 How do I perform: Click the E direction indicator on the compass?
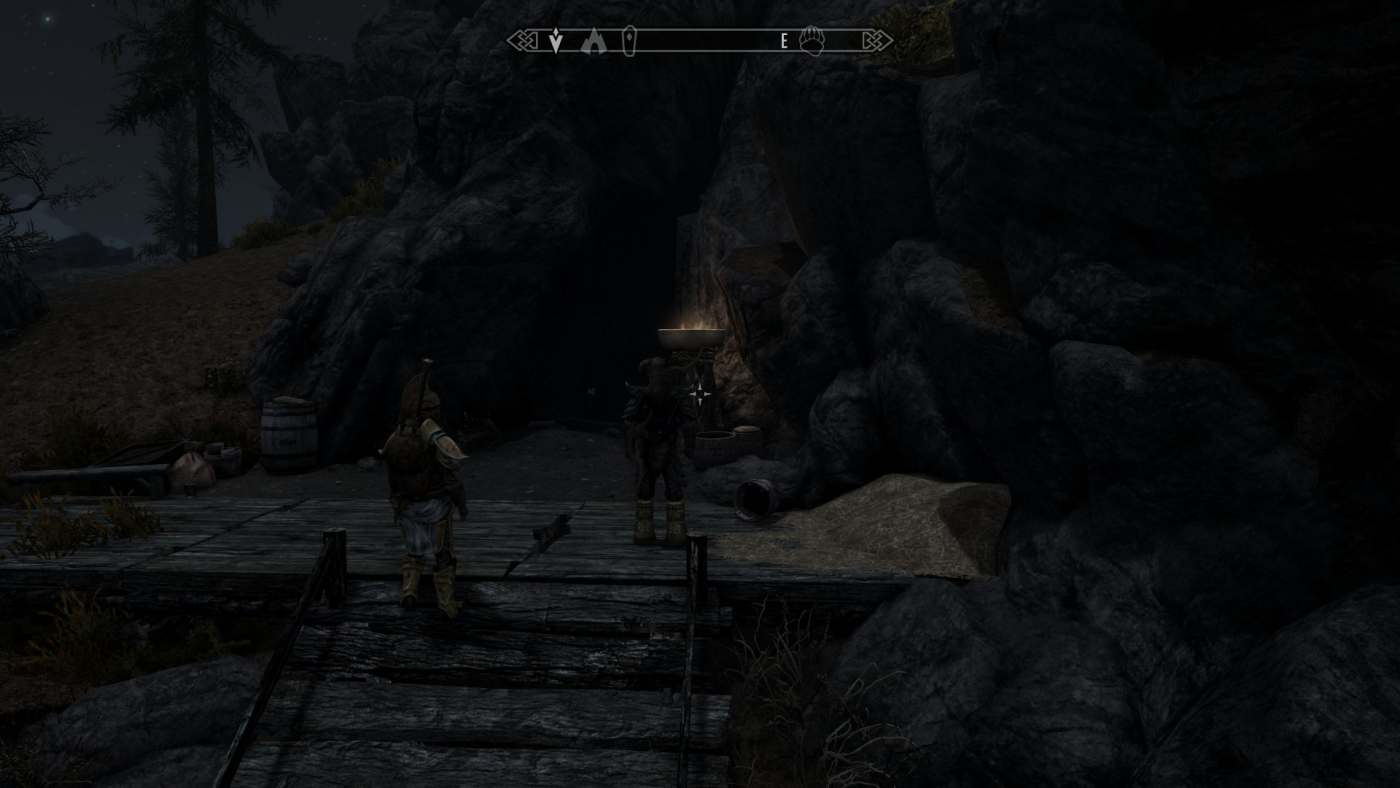pos(783,40)
